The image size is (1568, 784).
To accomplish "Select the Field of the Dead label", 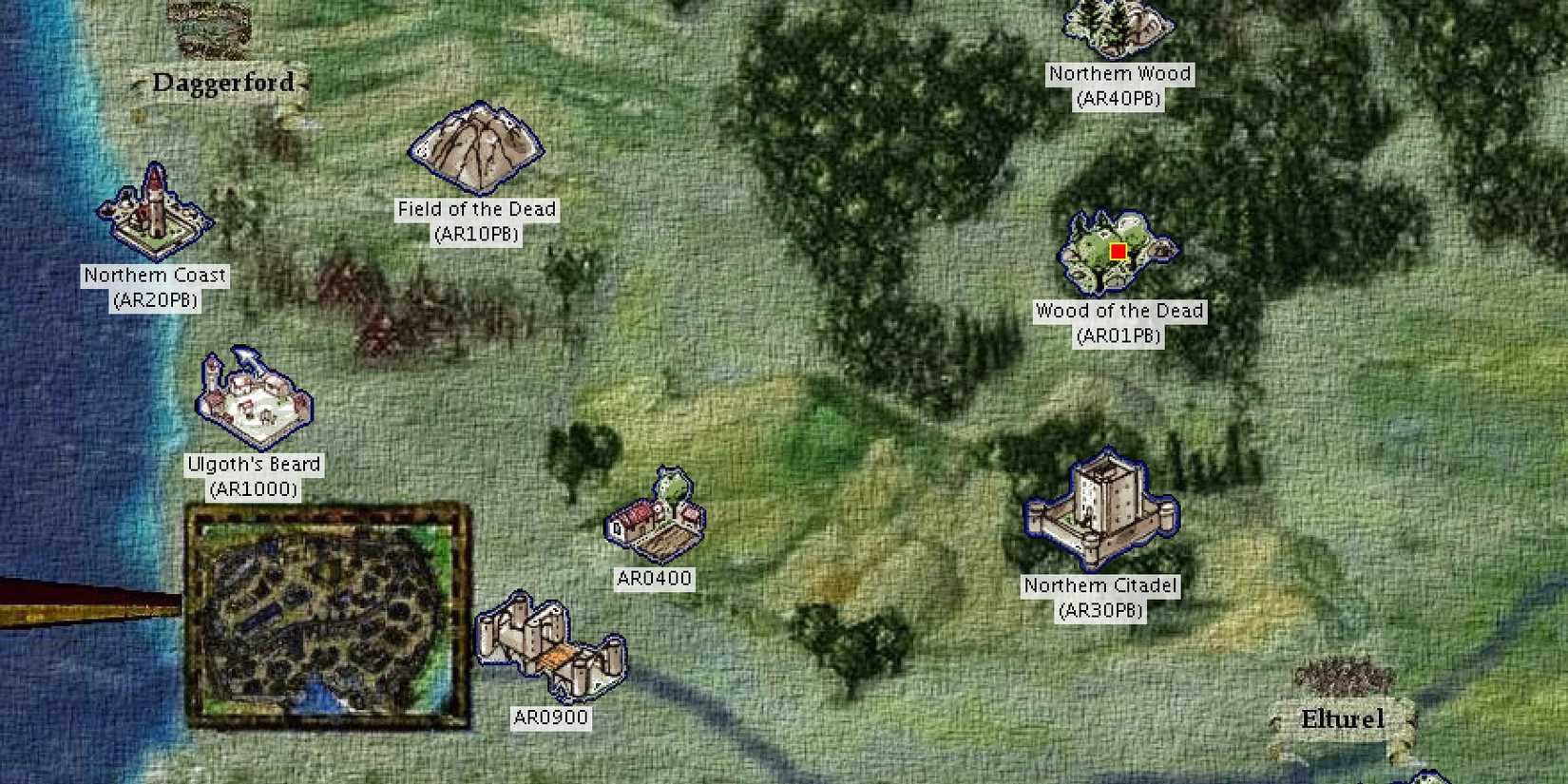I will [x=475, y=209].
